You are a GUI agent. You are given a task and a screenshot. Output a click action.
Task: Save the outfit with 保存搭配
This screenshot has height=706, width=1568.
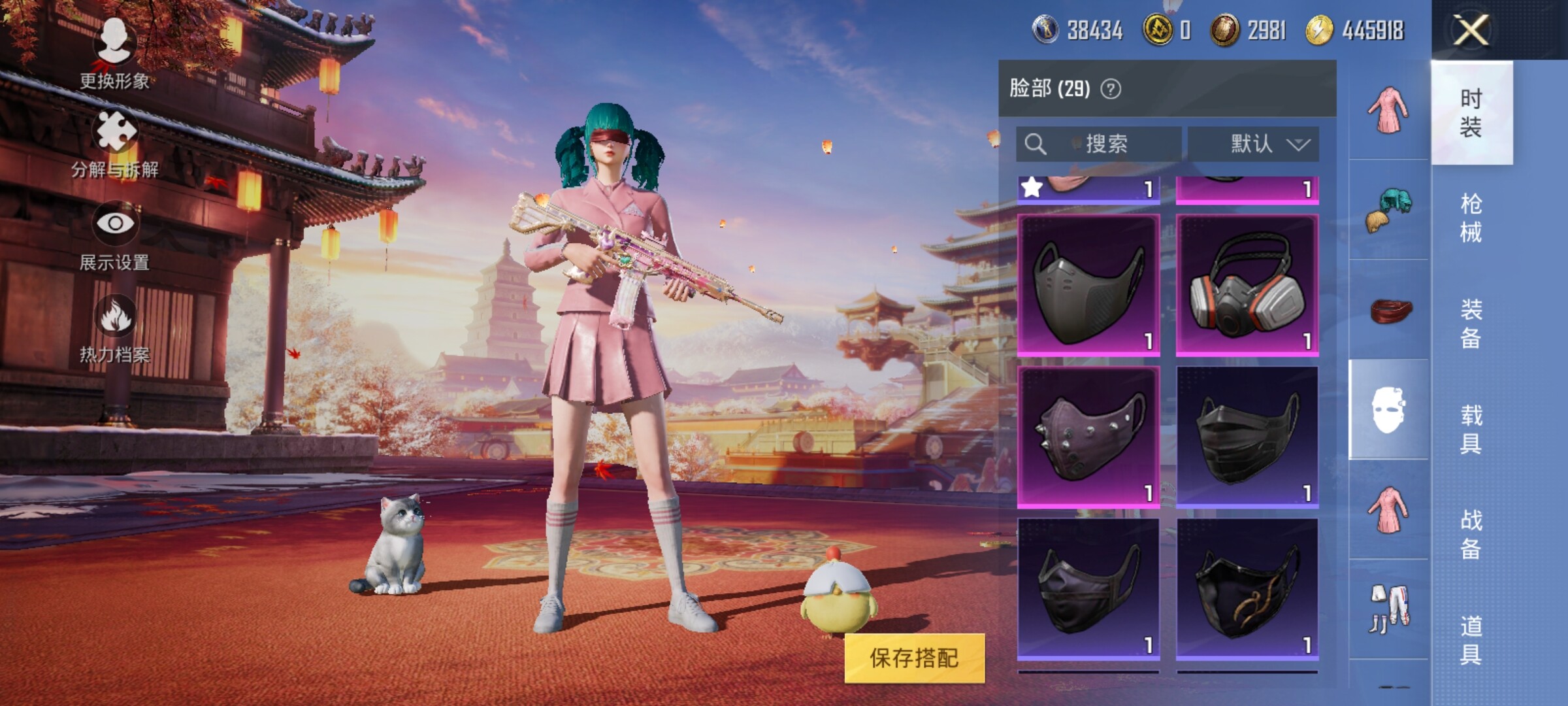tap(914, 658)
